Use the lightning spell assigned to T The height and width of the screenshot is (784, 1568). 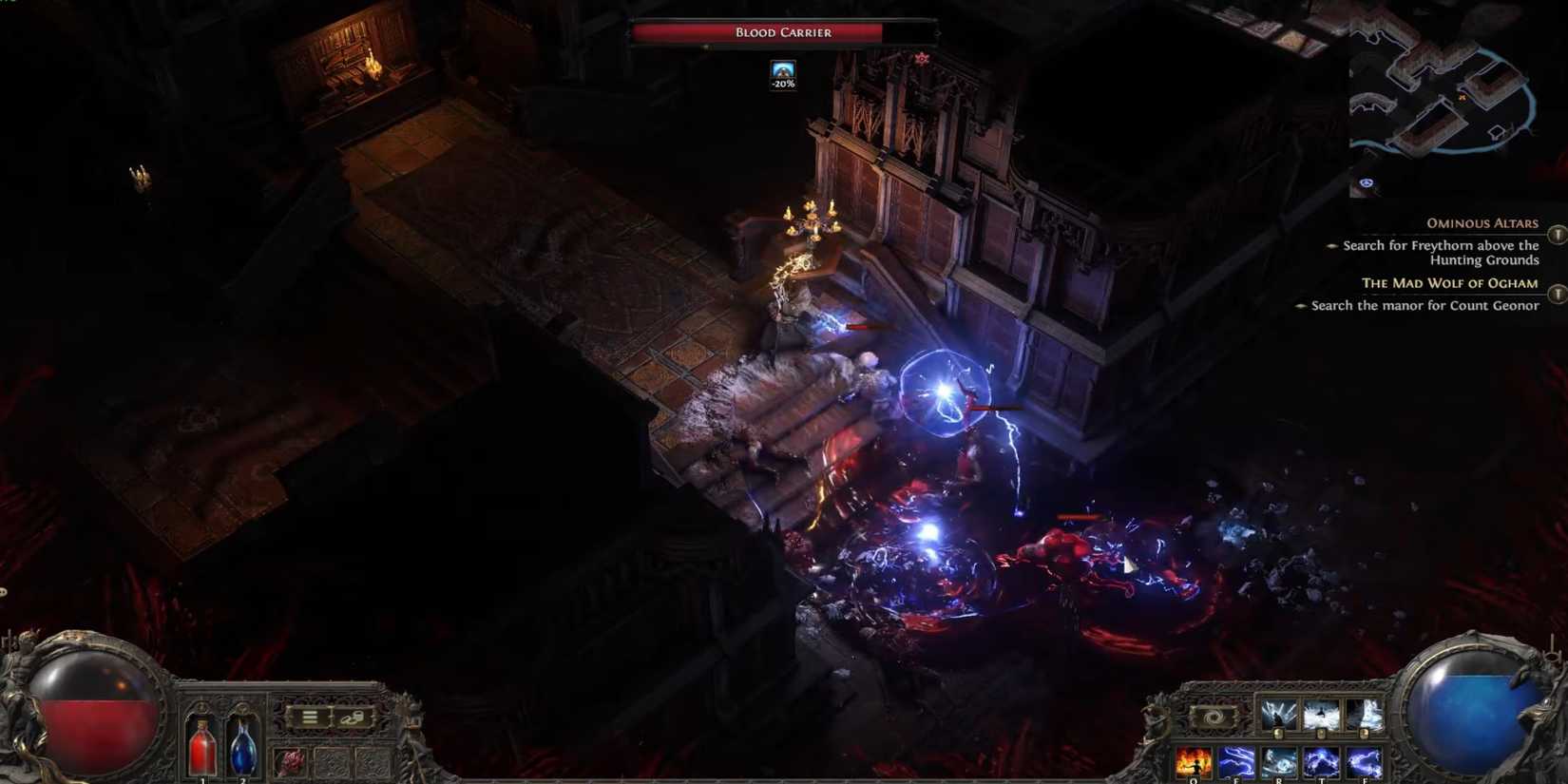pos(1321,760)
